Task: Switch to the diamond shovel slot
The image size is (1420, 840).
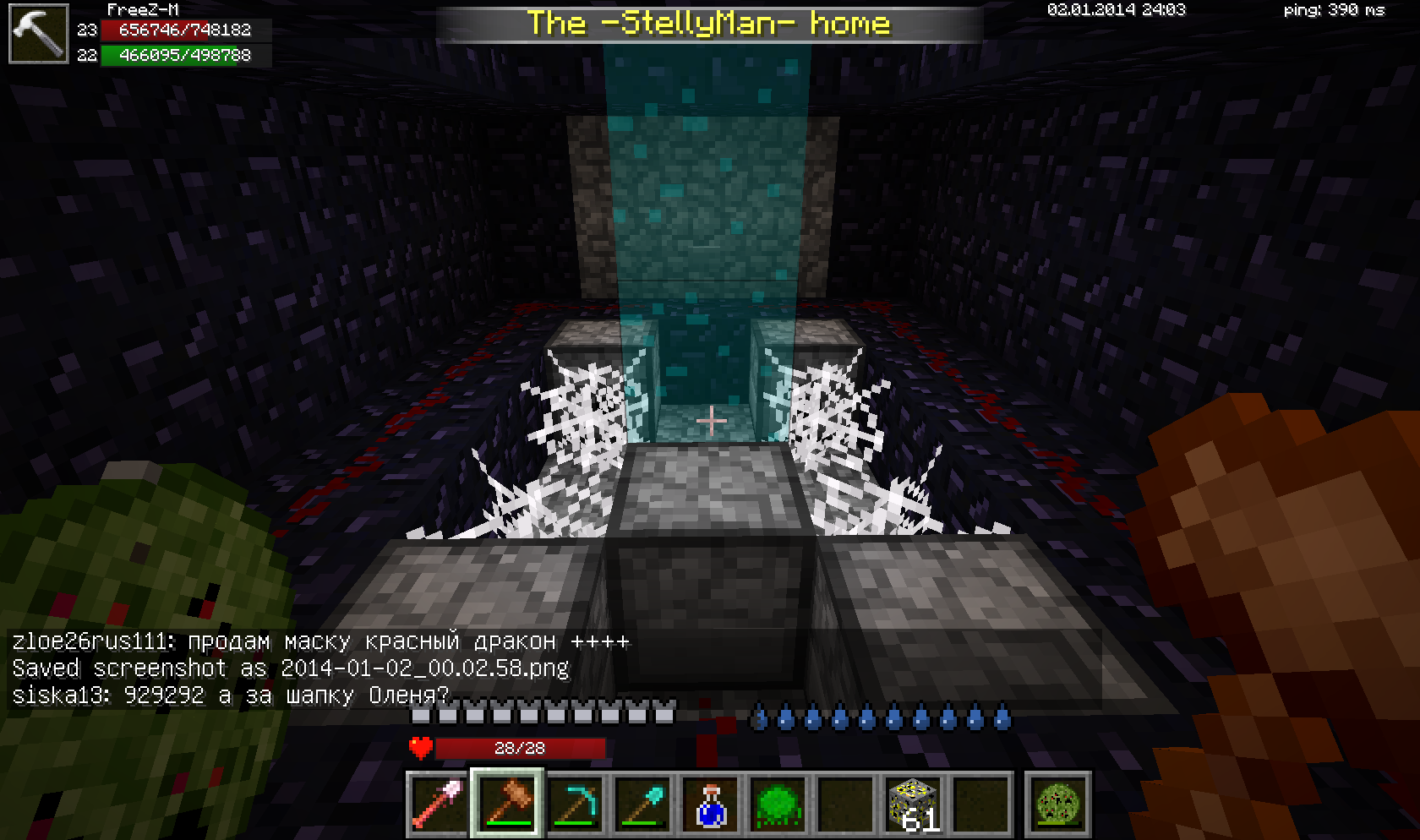Action: click(x=643, y=803)
